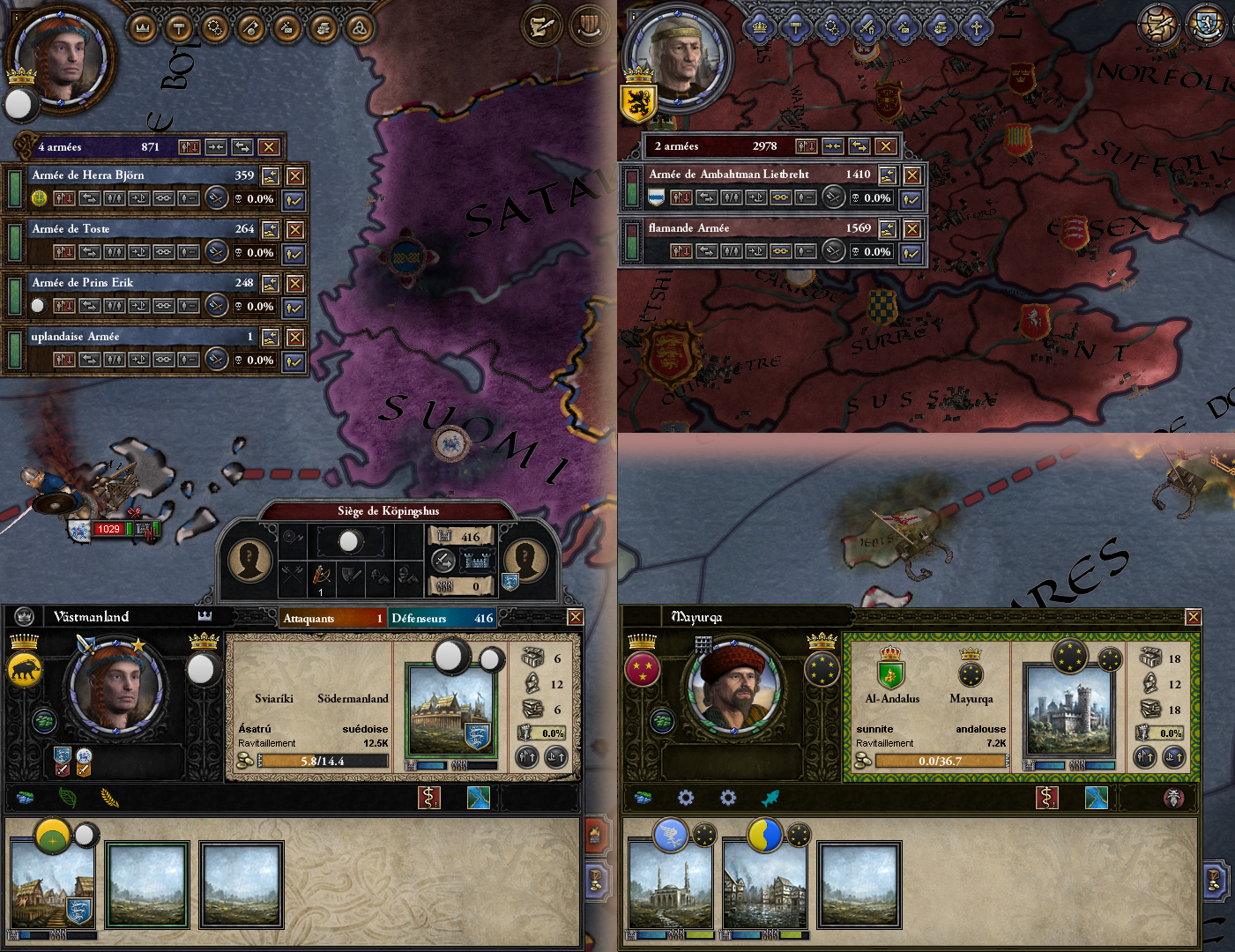The width and height of the screenshot is (1235, 952).
Task: Toggle the green leaf icon in the Västmanland panel
Action: [70, 798]
